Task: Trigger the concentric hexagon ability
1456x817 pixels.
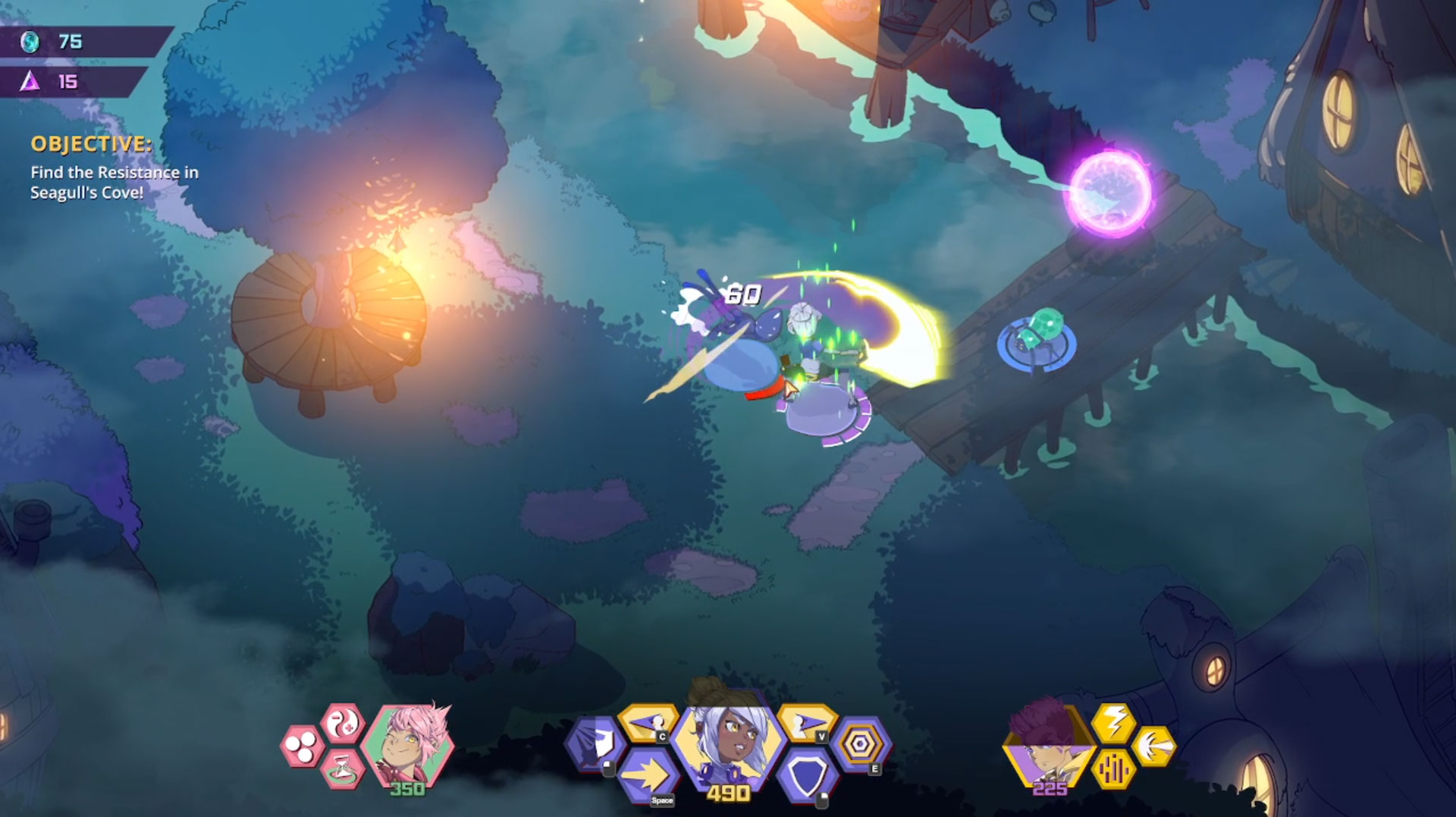Action: [x=860, y=745]
